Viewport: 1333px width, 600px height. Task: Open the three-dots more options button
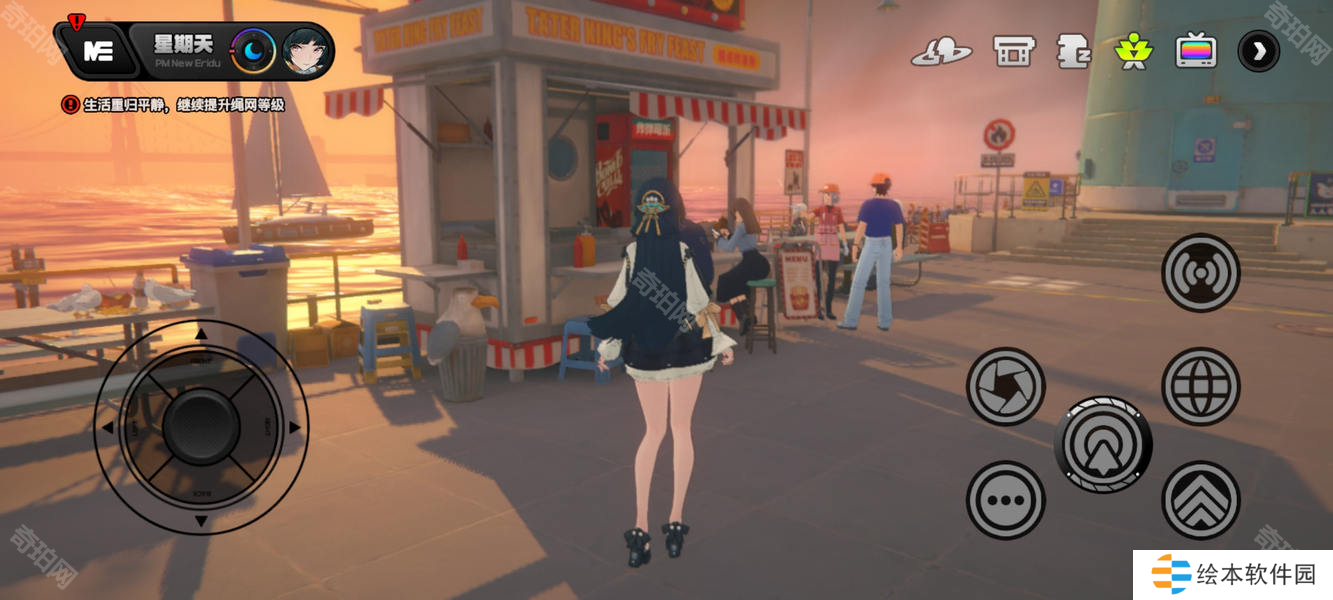pyautogui.click(x=1005, y=500)
